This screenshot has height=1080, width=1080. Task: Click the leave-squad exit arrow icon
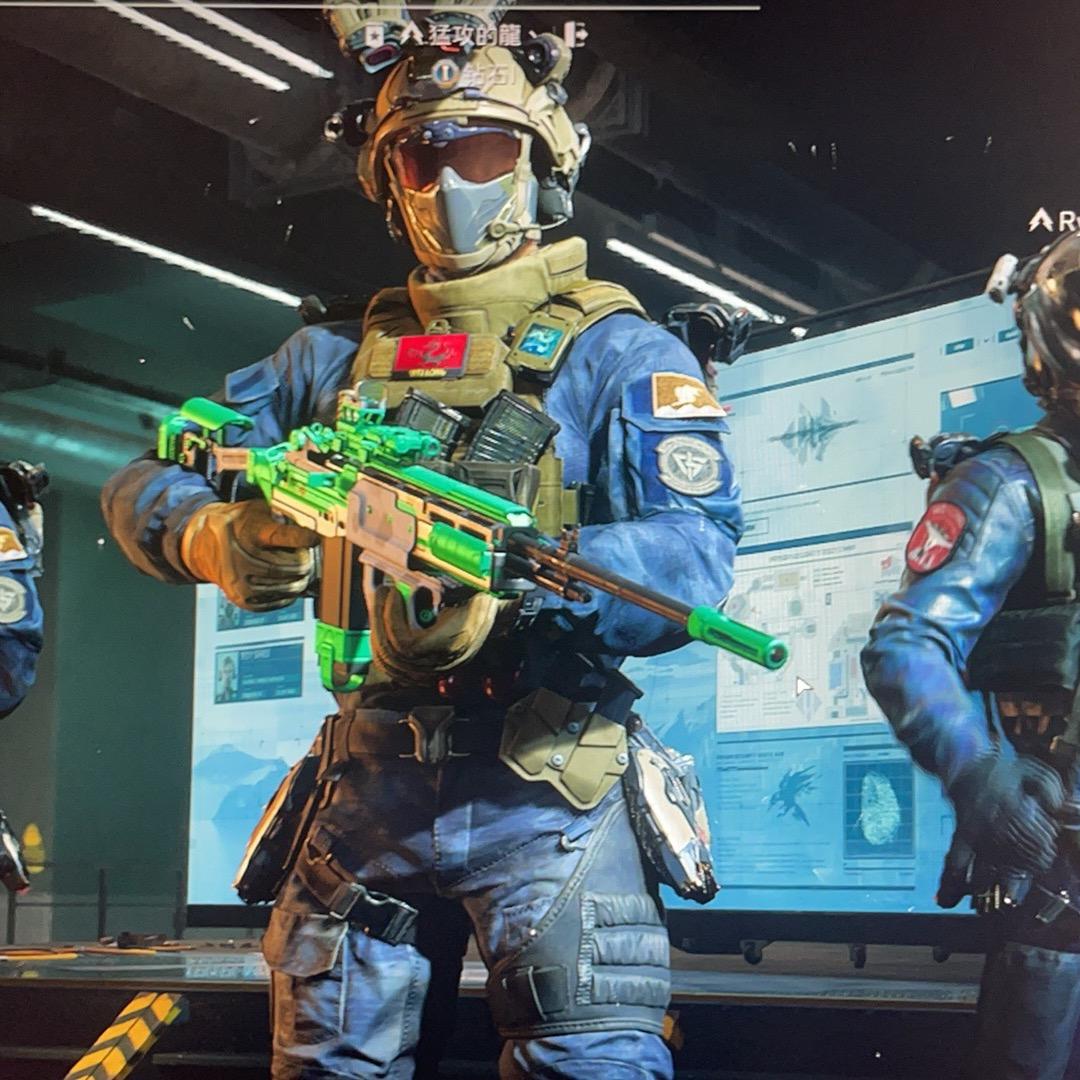click(574, 34)
